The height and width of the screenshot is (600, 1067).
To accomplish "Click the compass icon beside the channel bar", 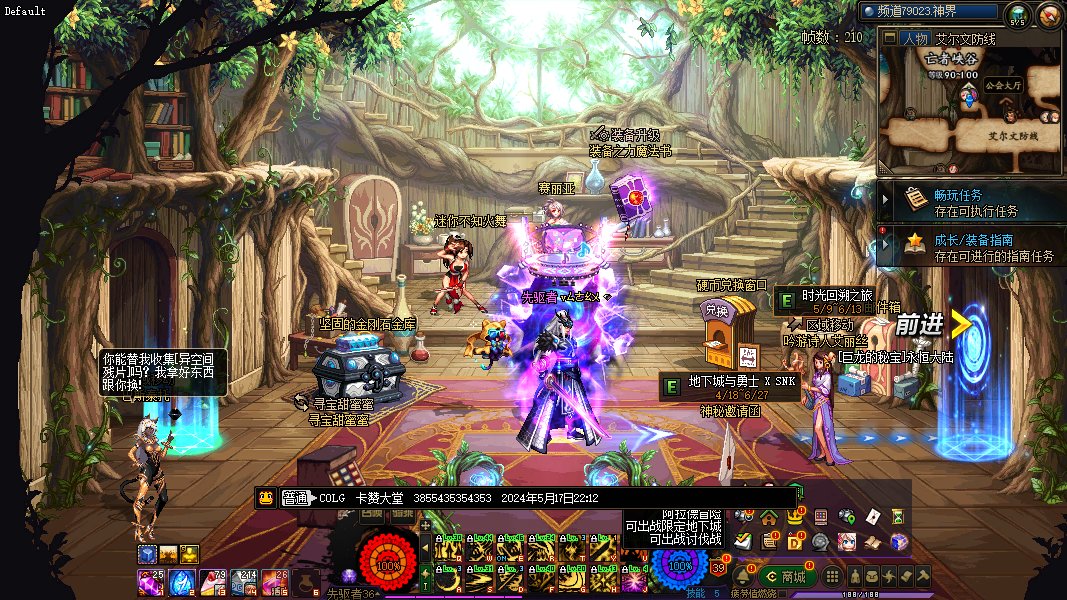I will click(x=1049, y=14).
